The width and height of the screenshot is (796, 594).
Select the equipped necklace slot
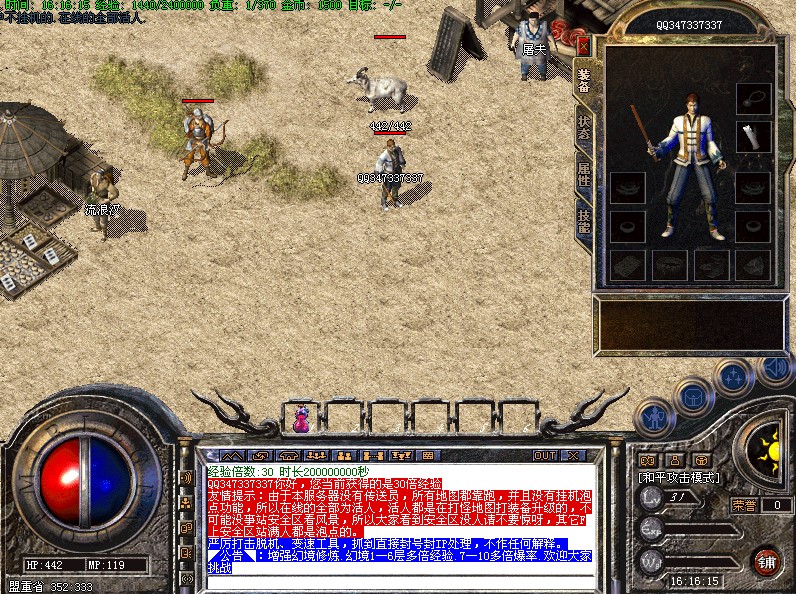753,98
